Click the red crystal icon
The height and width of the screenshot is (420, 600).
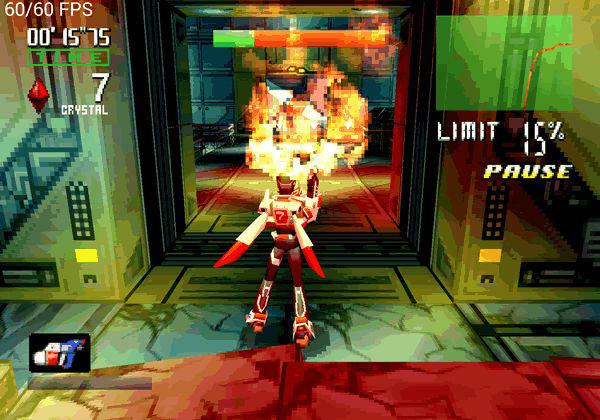[x=39, y=94]
